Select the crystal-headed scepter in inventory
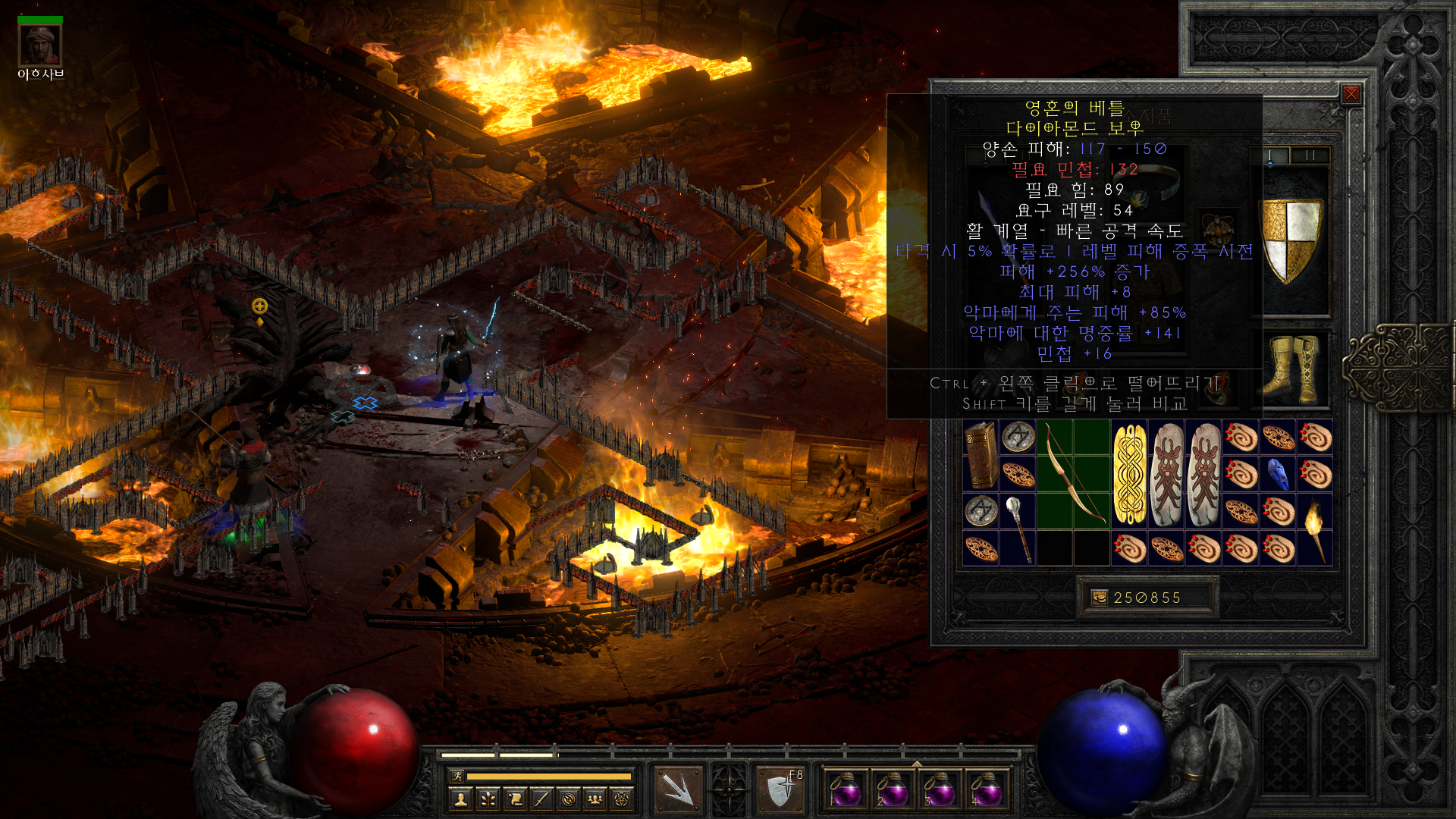This screenshot has height=819, width=1456. pos(1018,529)
